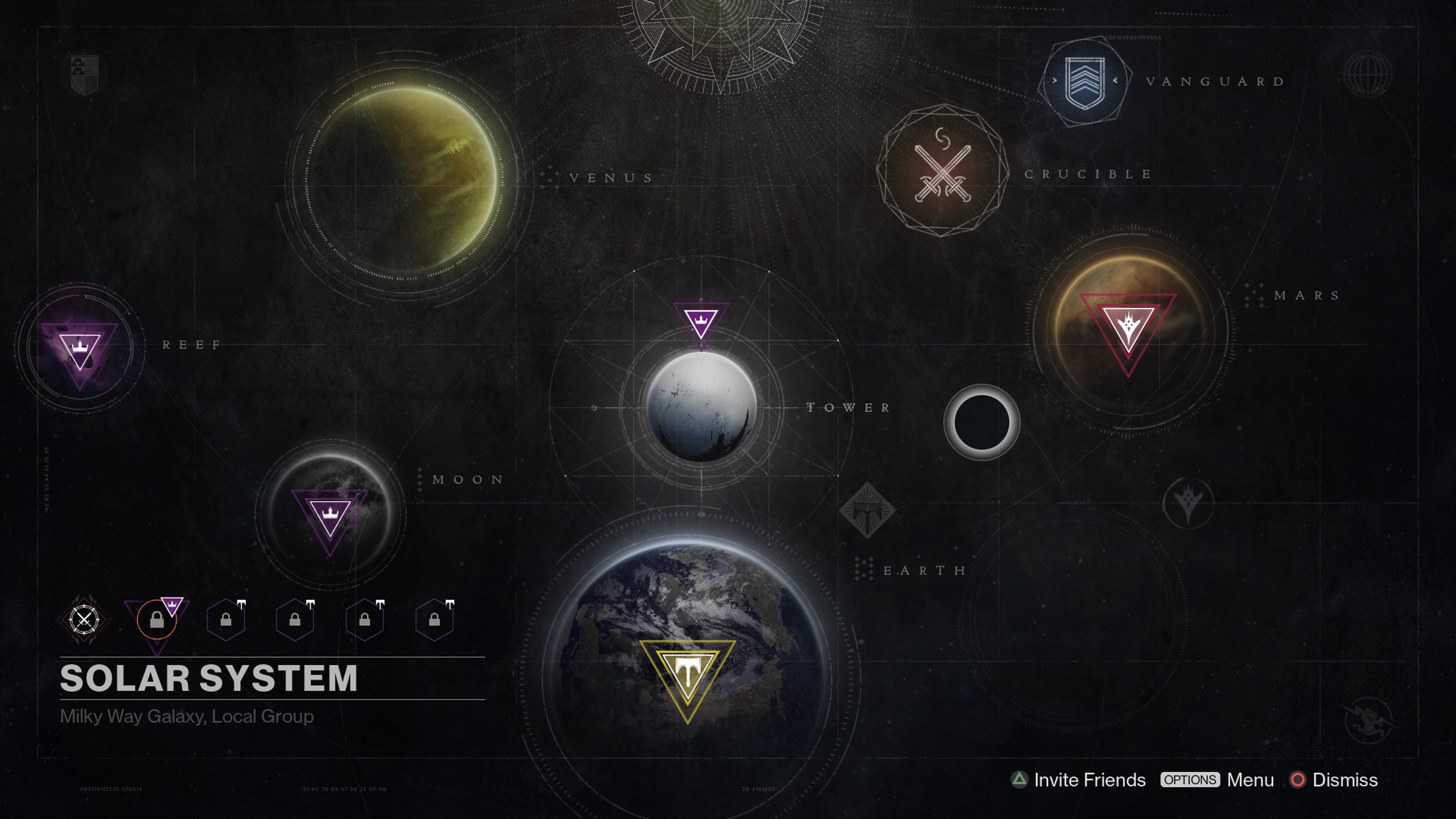Screen dimensions: 1456x819
Task: Open the Vanguard shield emblem
Action: click(1084, 83)
